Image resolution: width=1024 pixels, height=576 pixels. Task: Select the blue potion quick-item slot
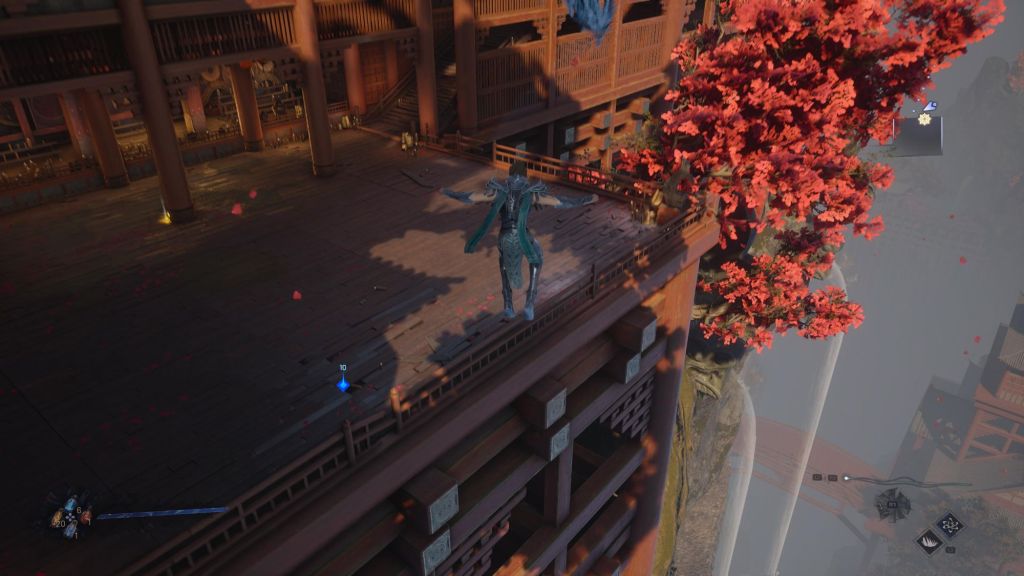click(x=71, y=505)
